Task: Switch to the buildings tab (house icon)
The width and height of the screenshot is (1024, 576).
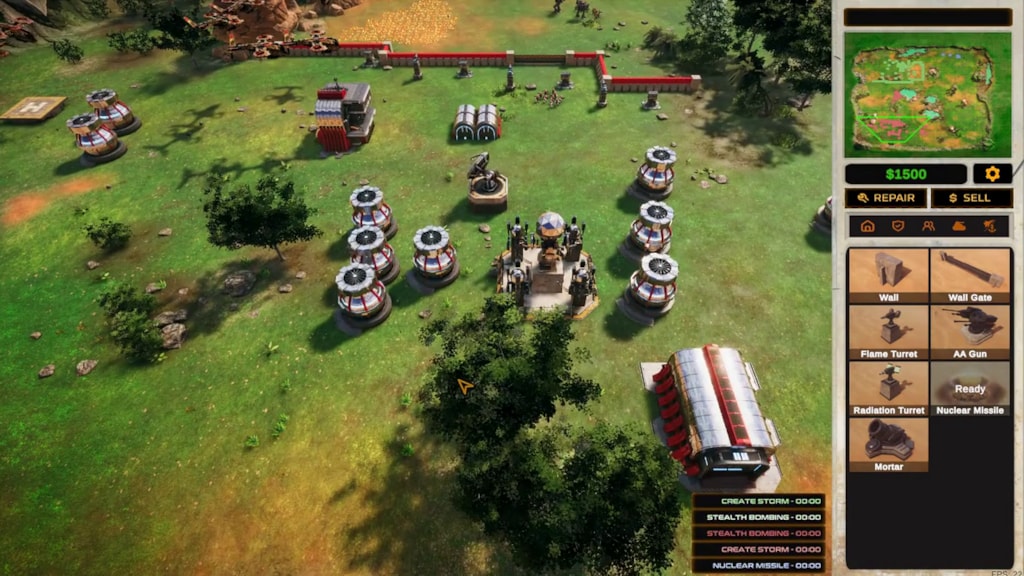Action: [x=867, y=226]
